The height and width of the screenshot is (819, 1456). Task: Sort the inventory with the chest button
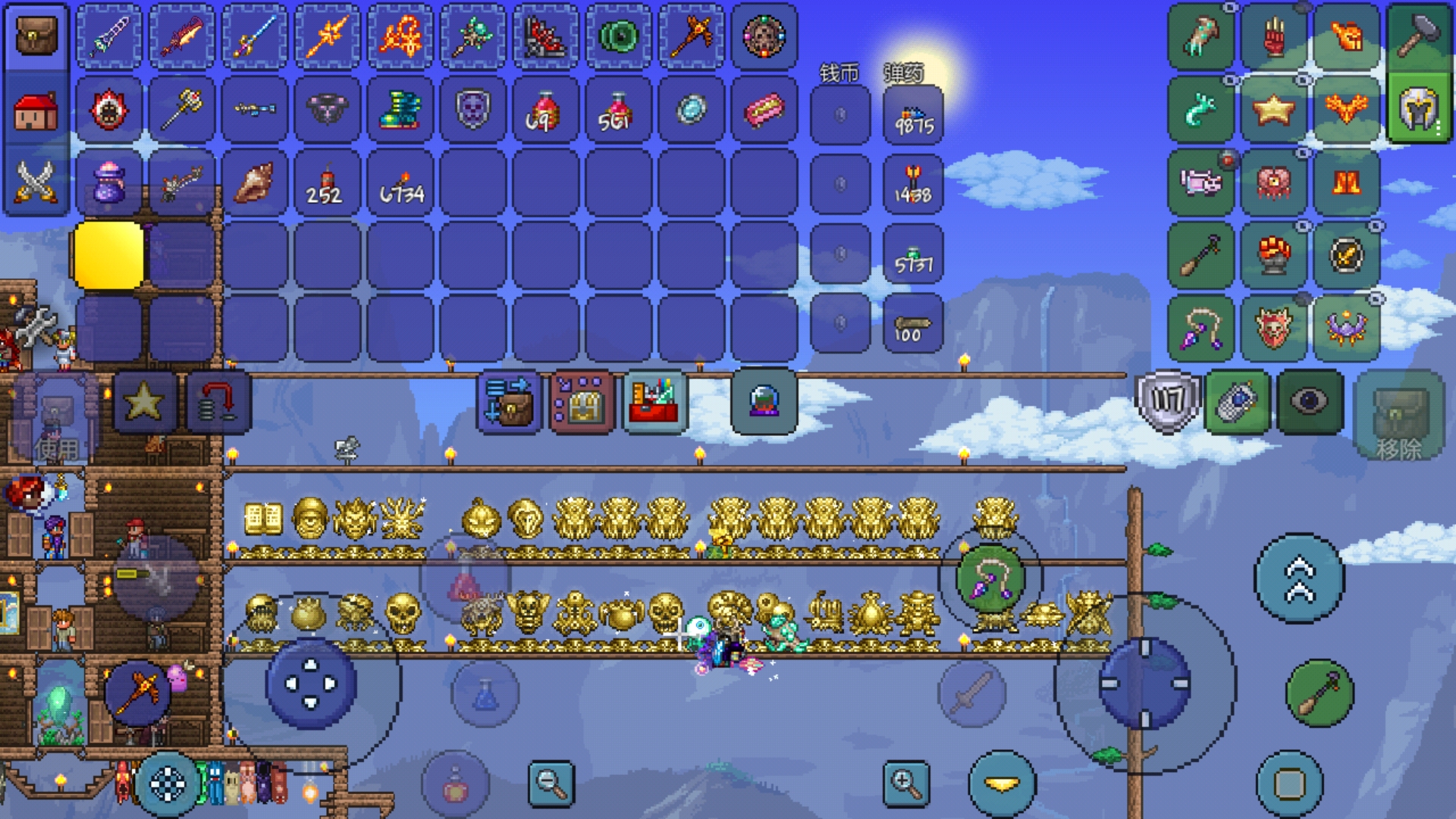582,402
